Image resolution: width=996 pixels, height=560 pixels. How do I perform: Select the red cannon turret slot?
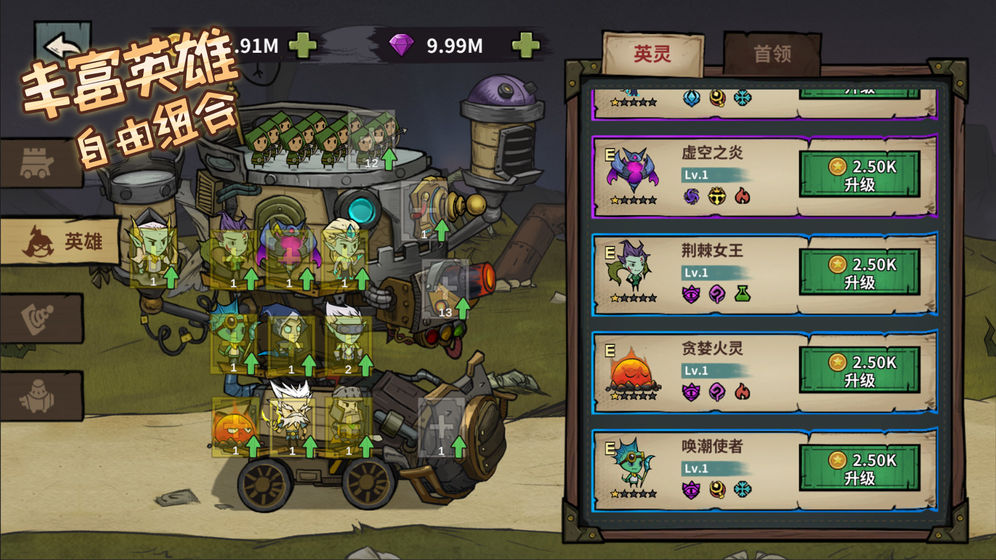pos(448,288)
